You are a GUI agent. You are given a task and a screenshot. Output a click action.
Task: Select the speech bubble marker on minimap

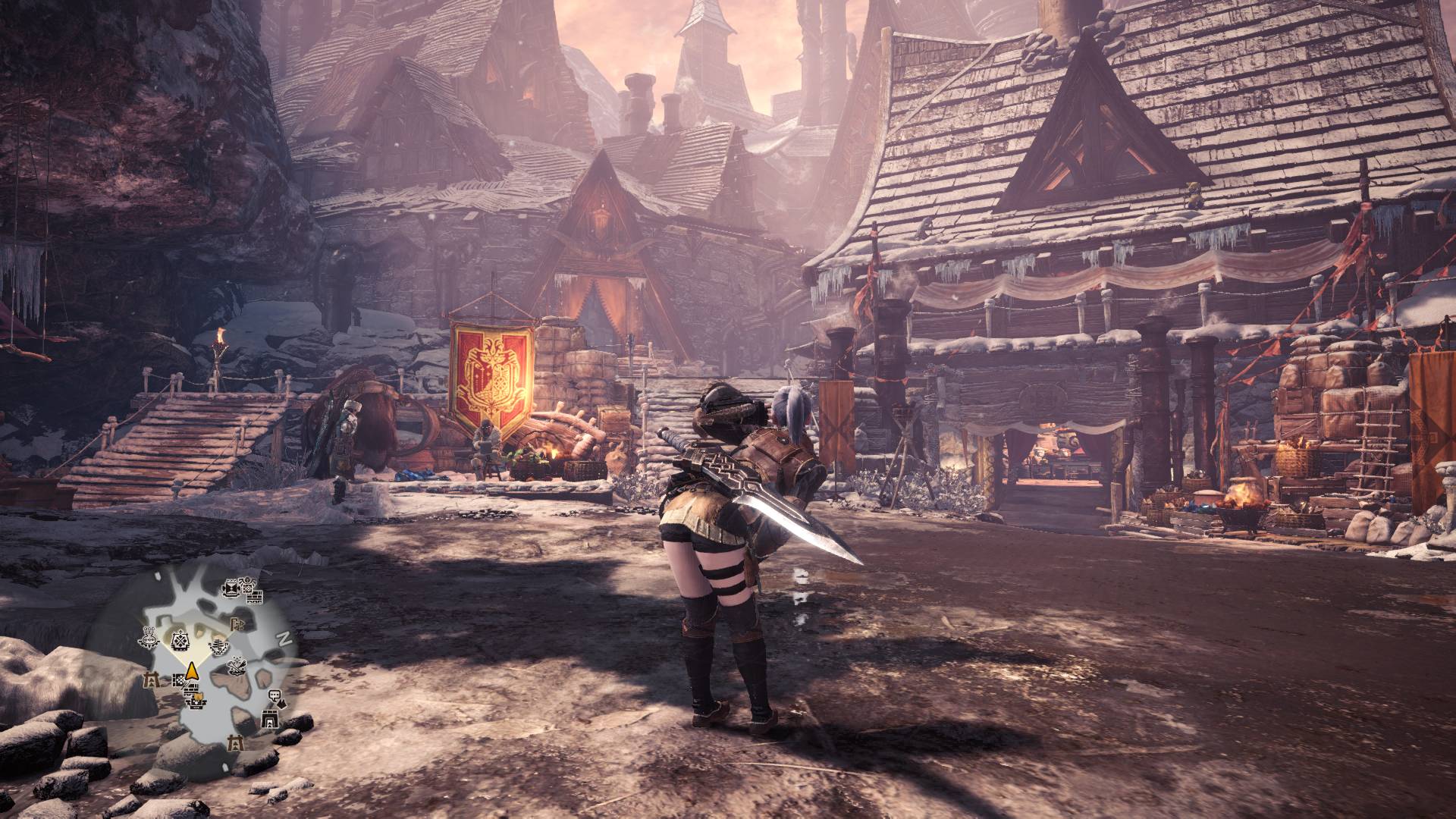[275, 695]
